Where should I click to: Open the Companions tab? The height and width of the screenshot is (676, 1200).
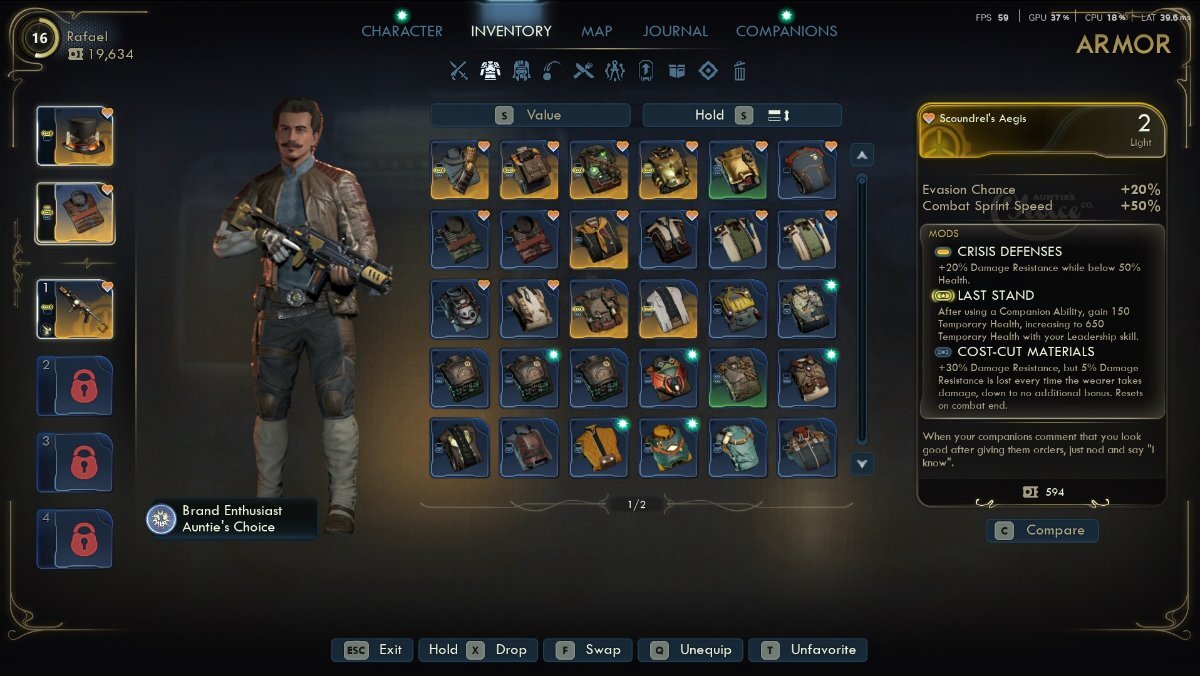tap(786, 31)
